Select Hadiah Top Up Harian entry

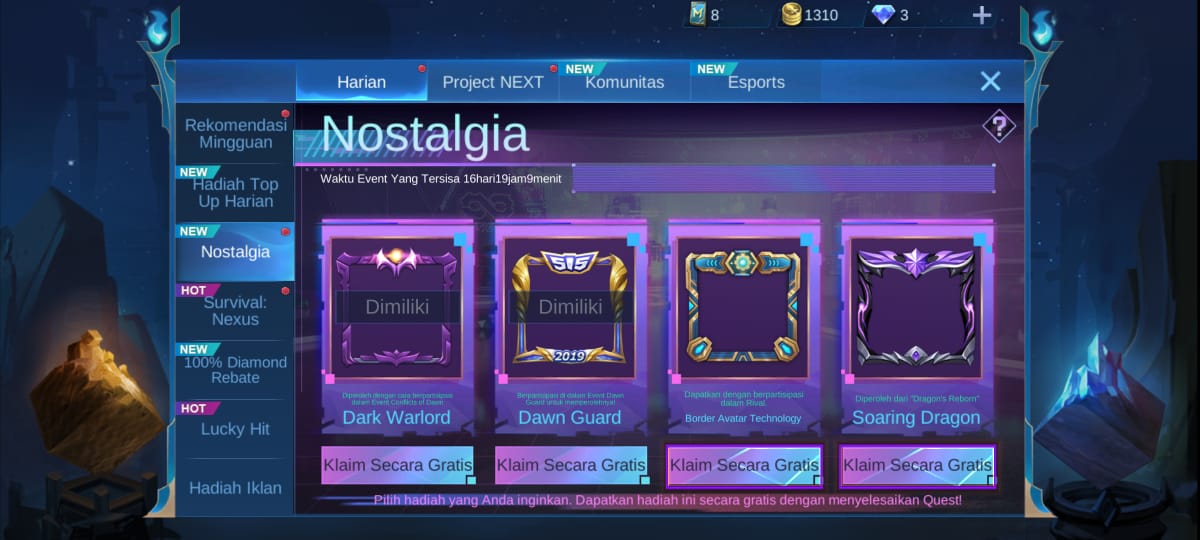tap(234, 193)
